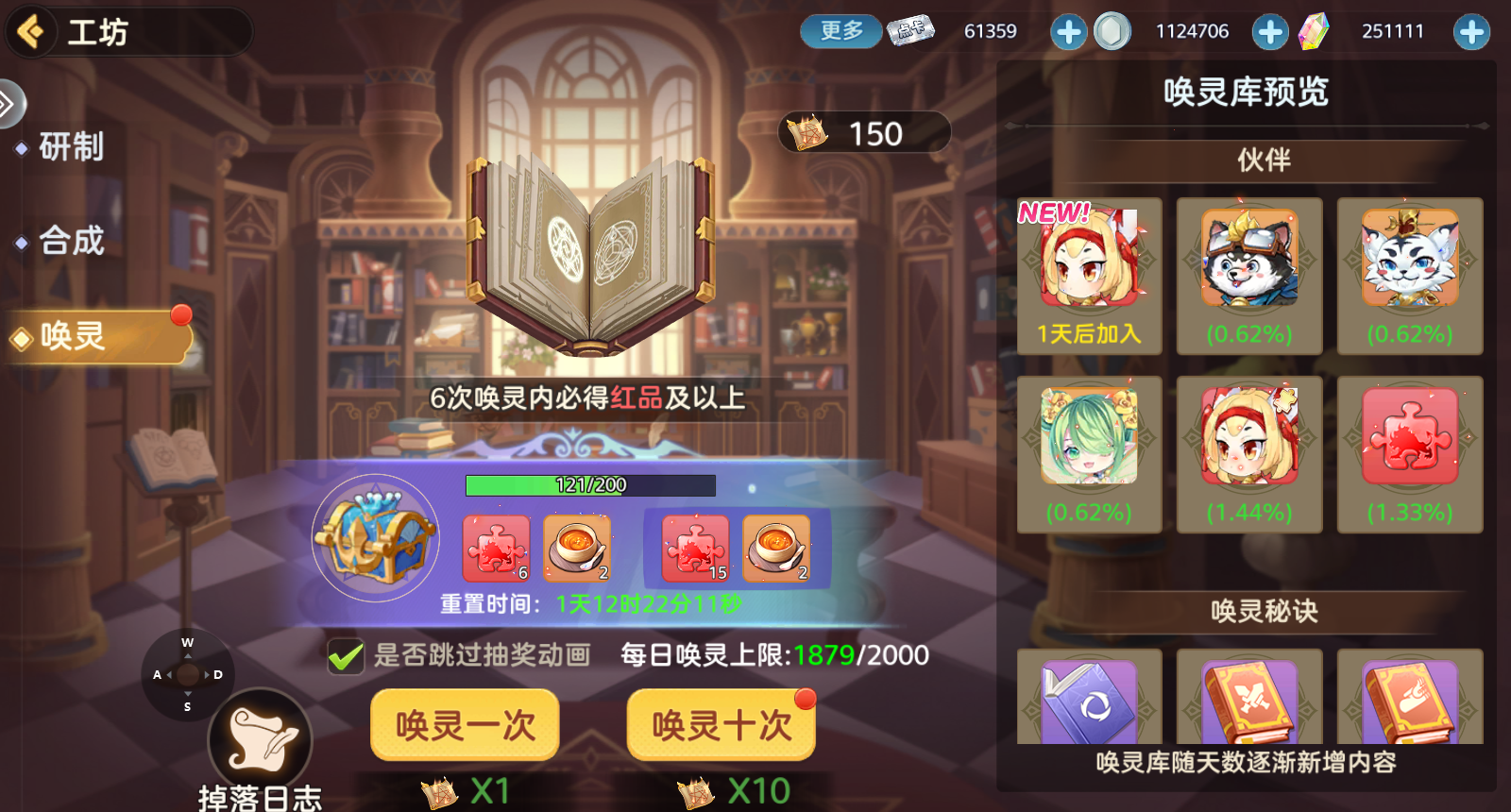Open the purple summon book in 唤灵秘诀

coord(1089,699)
